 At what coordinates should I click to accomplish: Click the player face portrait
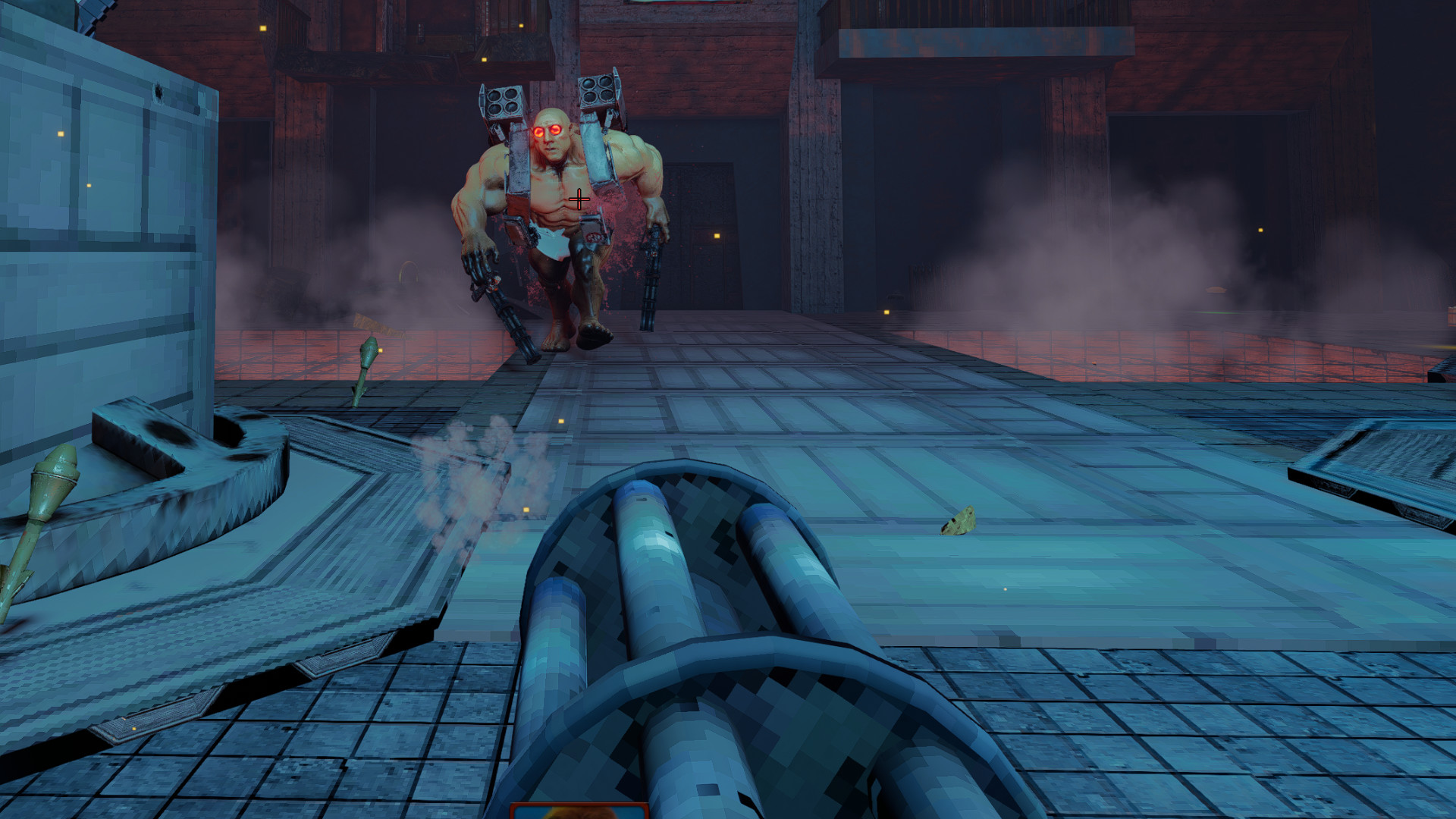(579, 811)
